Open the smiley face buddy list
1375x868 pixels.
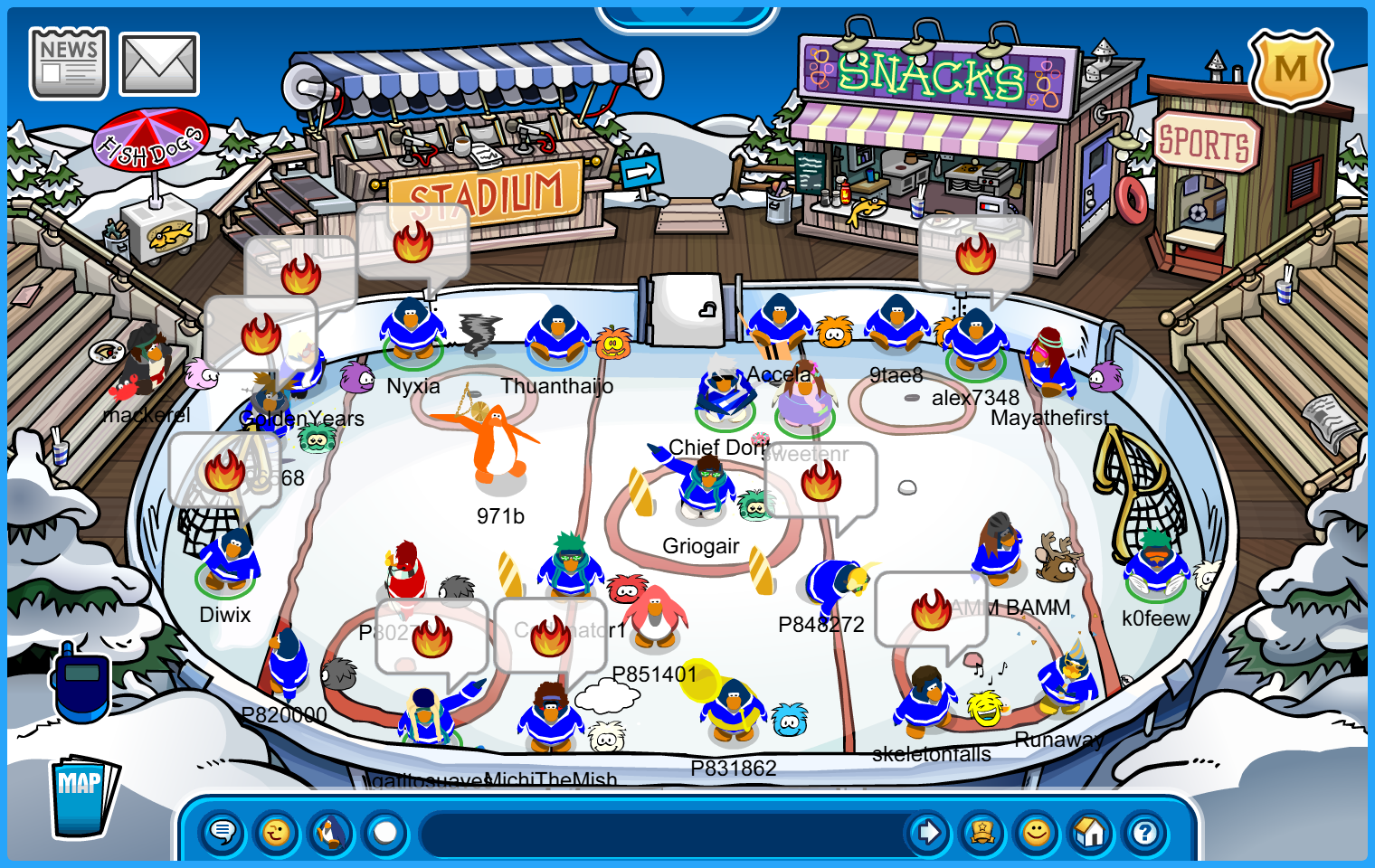(x=1037, y=832)
